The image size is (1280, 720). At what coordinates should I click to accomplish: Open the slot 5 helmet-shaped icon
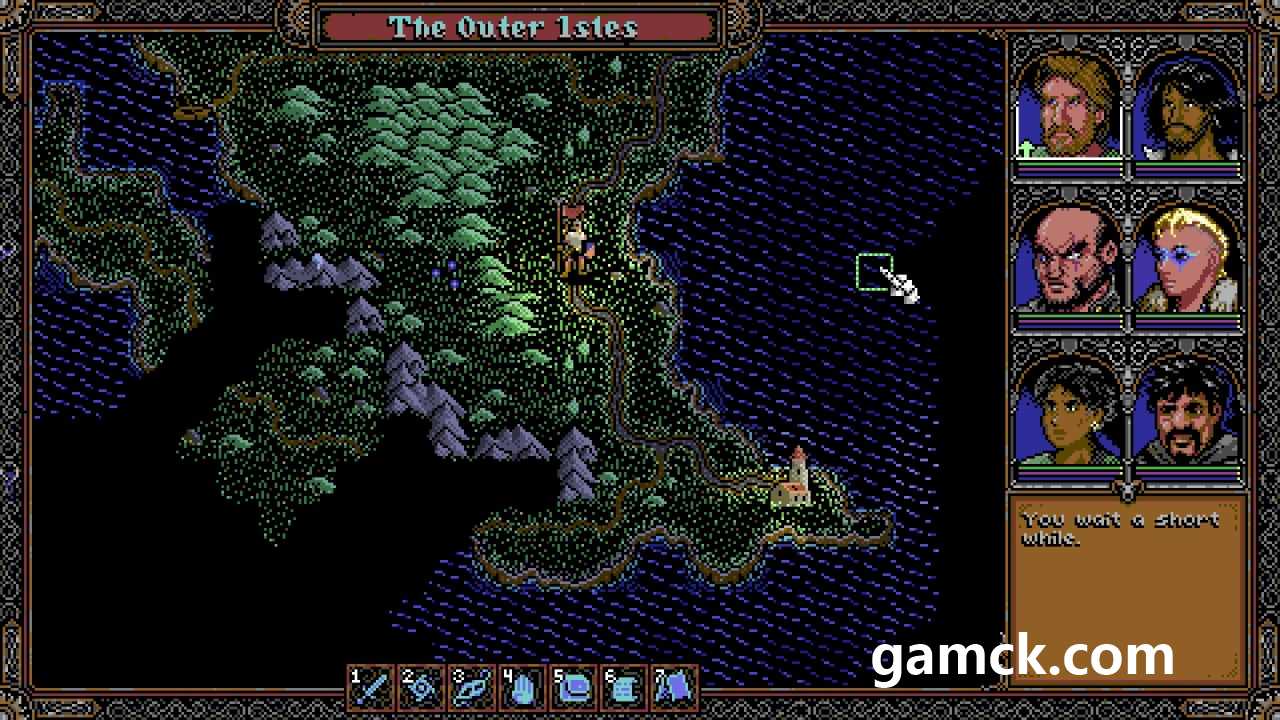576,688
